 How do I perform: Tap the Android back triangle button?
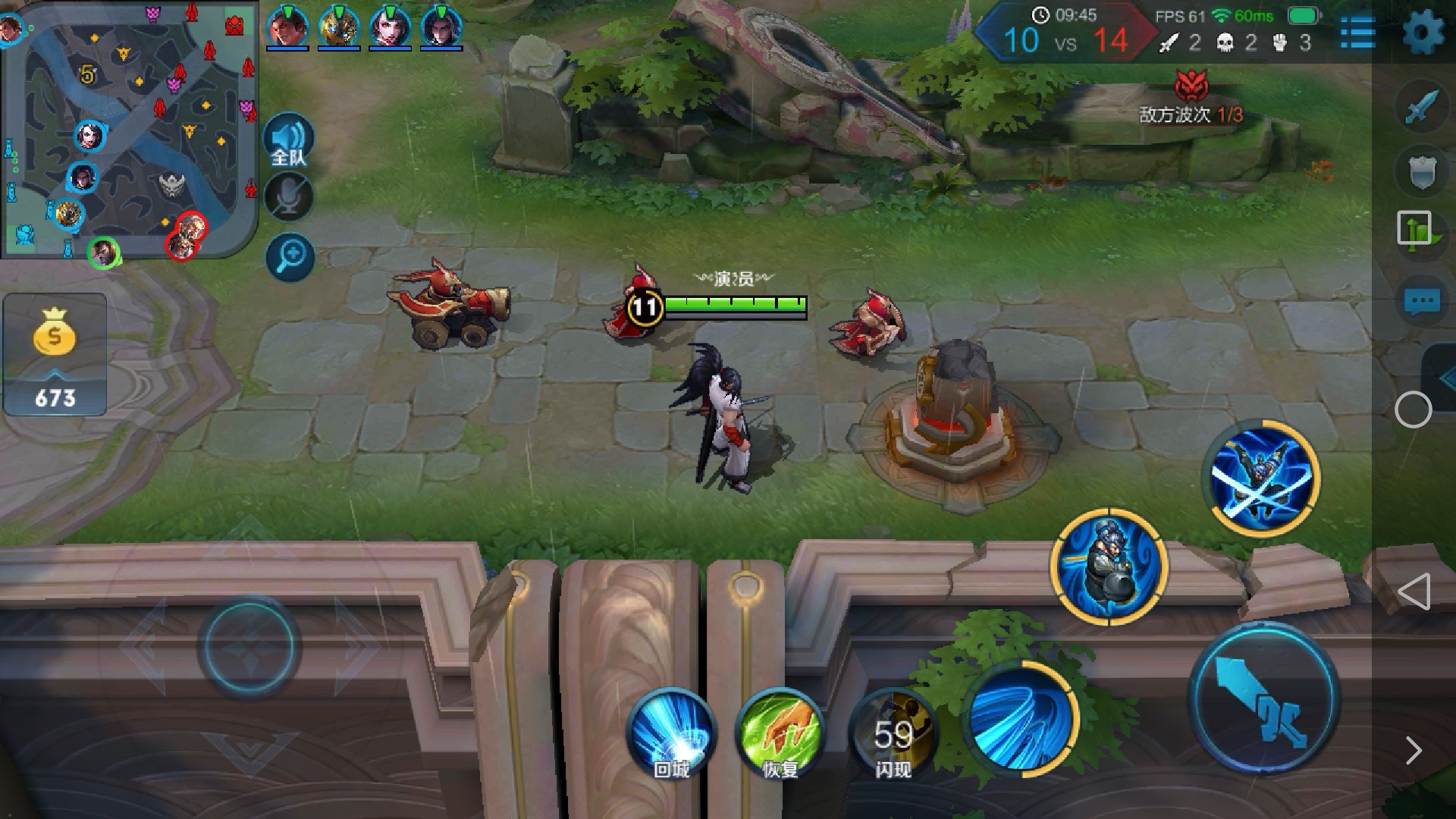click(1414, 591)
